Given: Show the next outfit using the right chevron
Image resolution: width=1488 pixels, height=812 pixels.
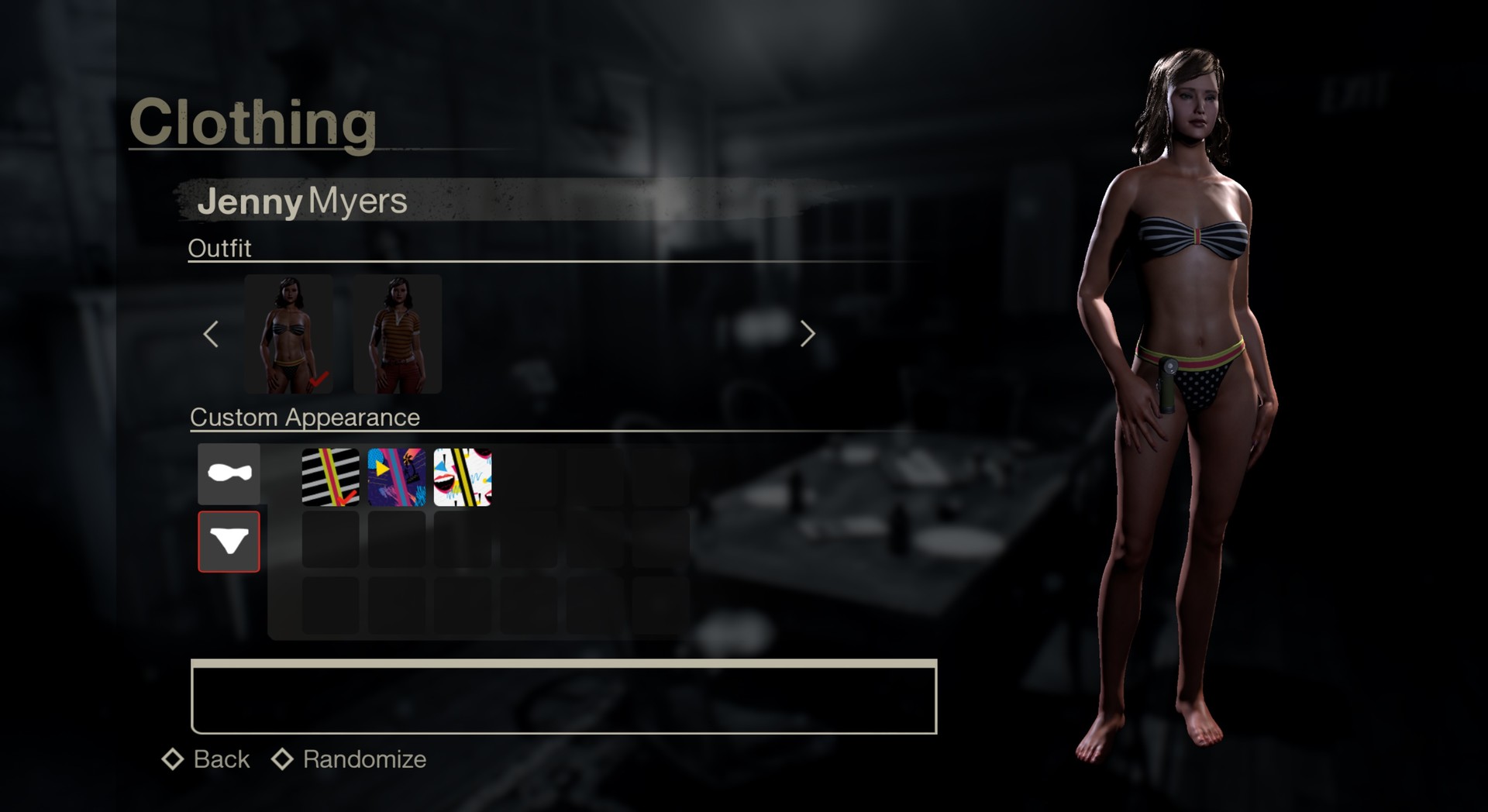Looking at the screenshot, I should point(808,334).
